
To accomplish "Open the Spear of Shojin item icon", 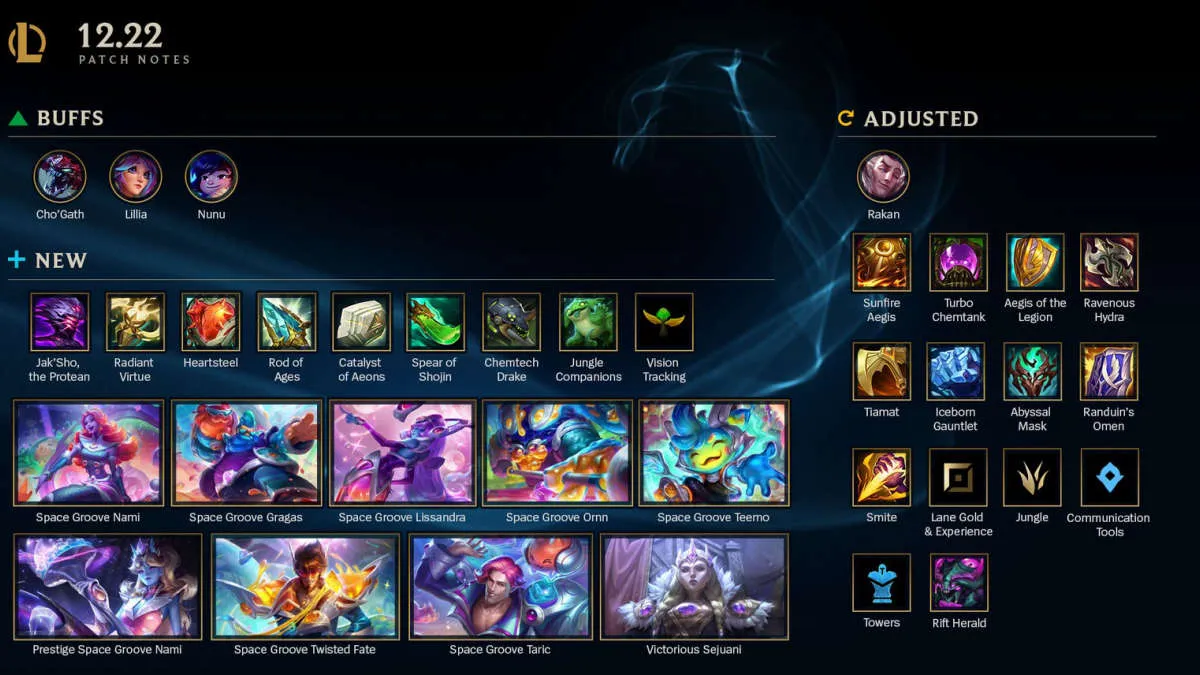I will [436, 322].
